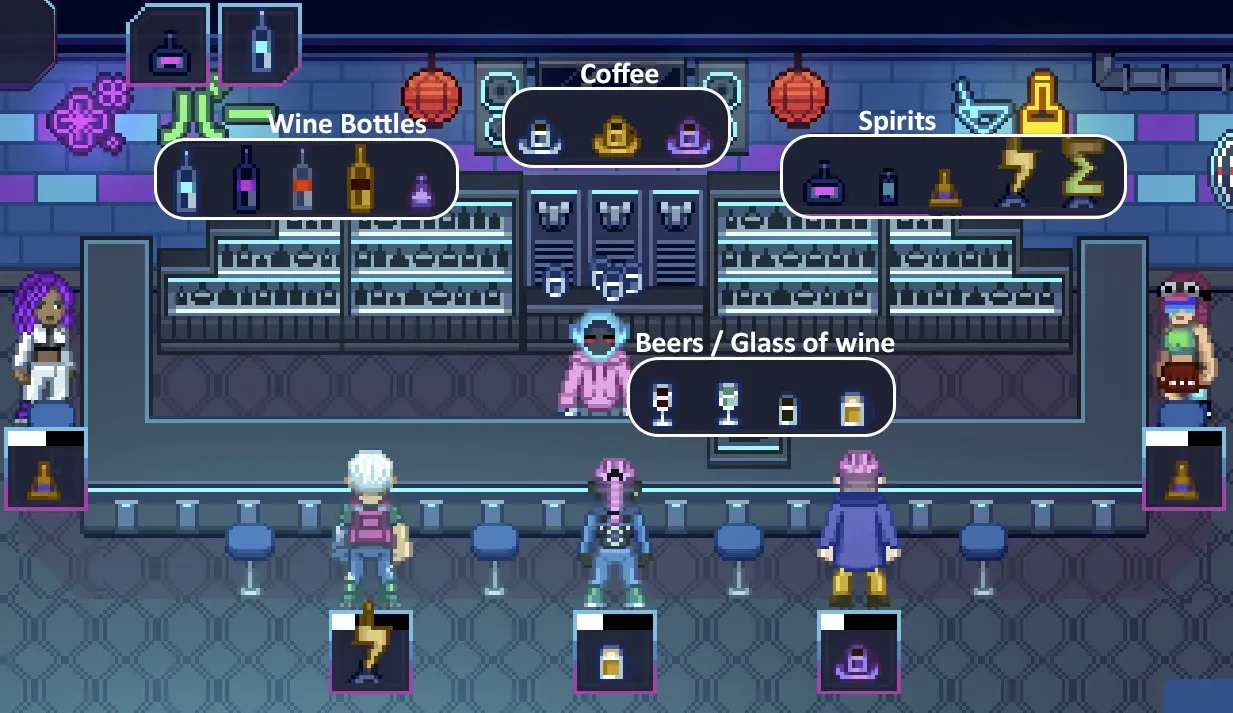Choose the small purple flask under Wine Bottles
Image resolution: width=1233 pixels, height=713 pixels.
coord(421,190)
